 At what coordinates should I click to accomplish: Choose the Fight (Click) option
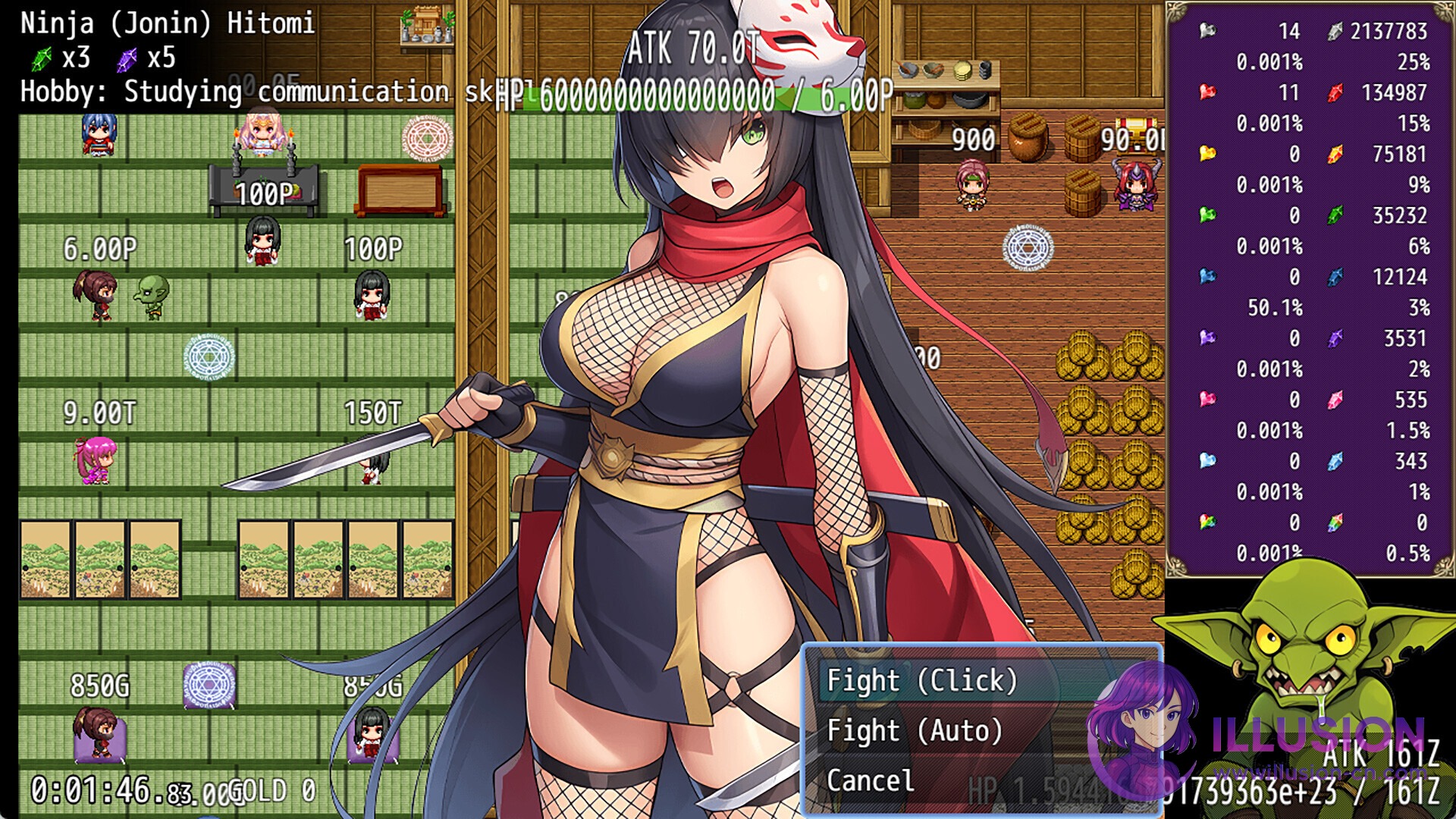tap(921, 681)
